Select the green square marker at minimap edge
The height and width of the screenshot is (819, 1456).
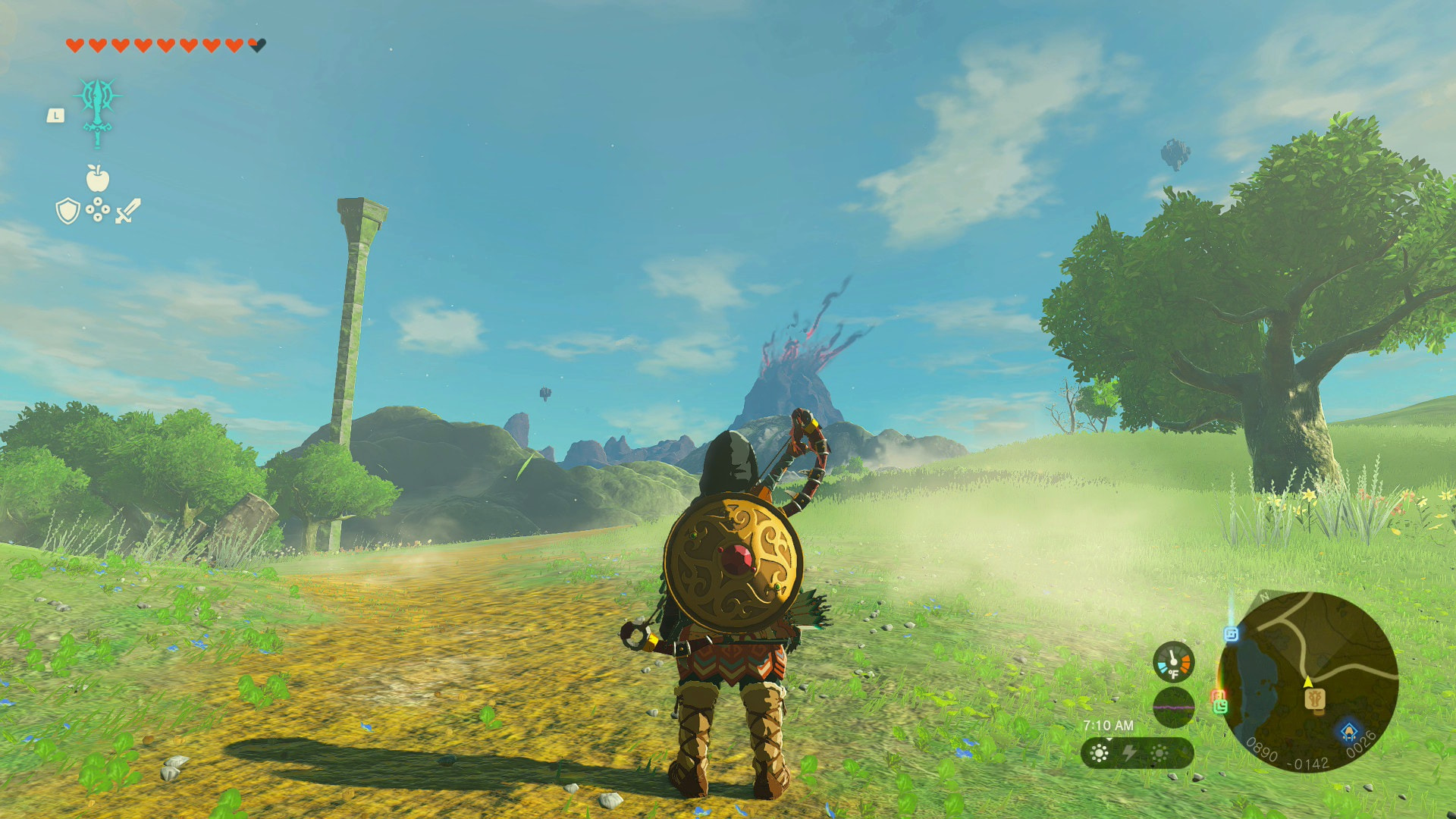coord(1220,707)
